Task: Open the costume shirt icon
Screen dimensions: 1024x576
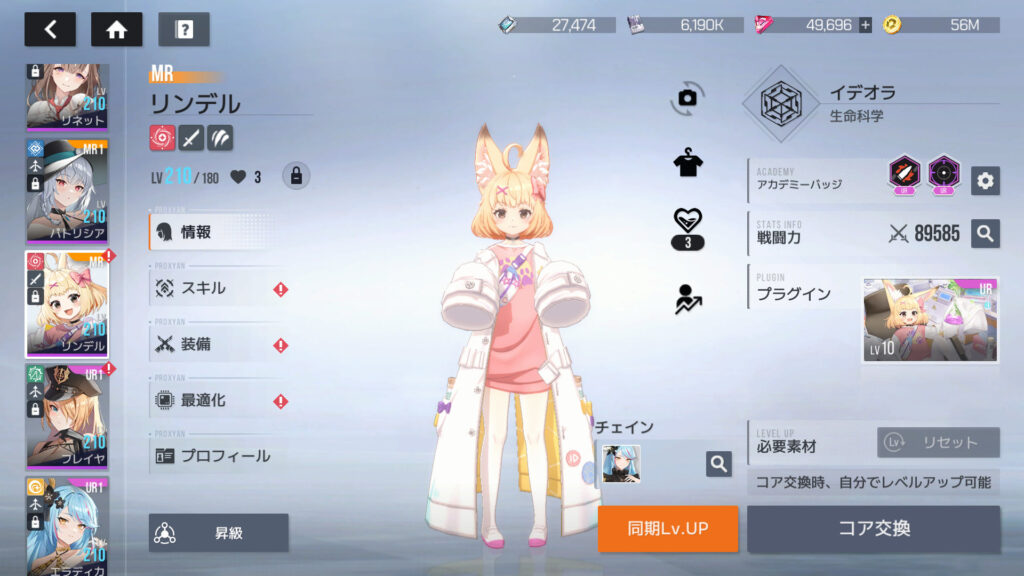Action: pyautogui.click(x=687, y=164)
